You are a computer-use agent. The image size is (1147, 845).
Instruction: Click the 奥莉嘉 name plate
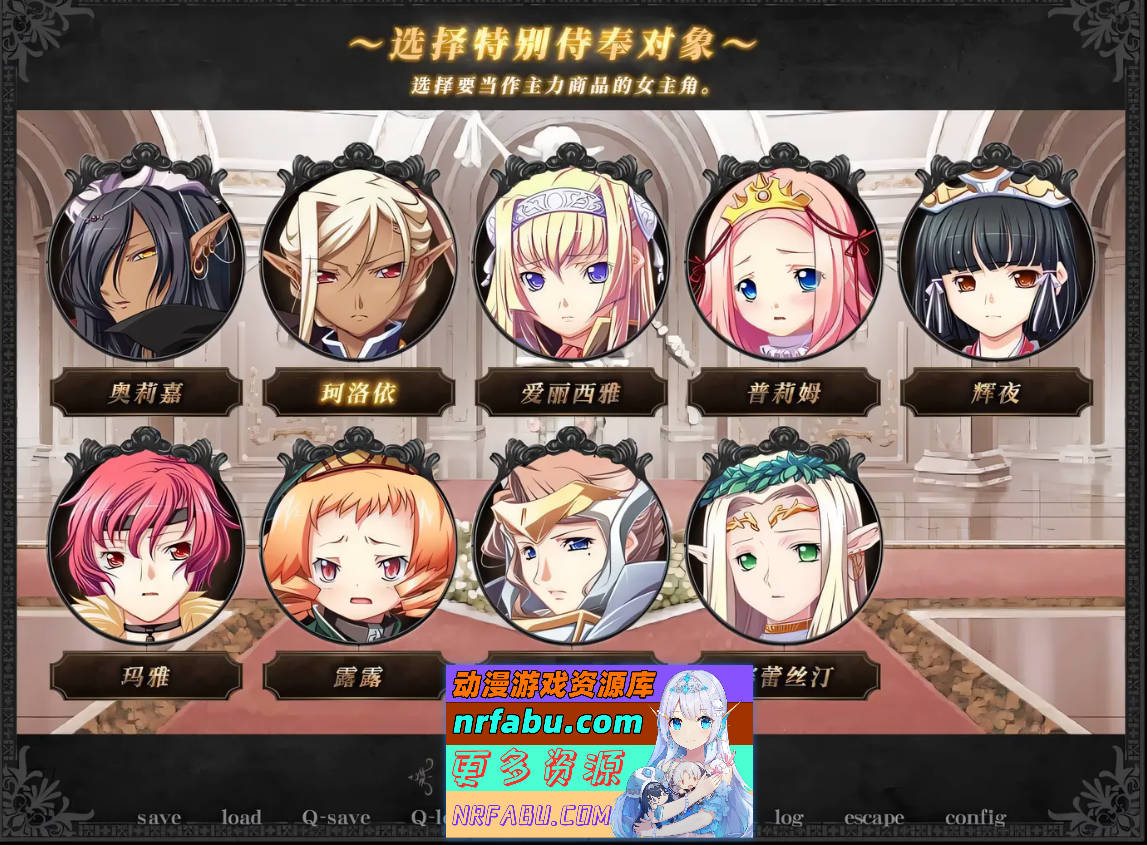pos(146,393)
